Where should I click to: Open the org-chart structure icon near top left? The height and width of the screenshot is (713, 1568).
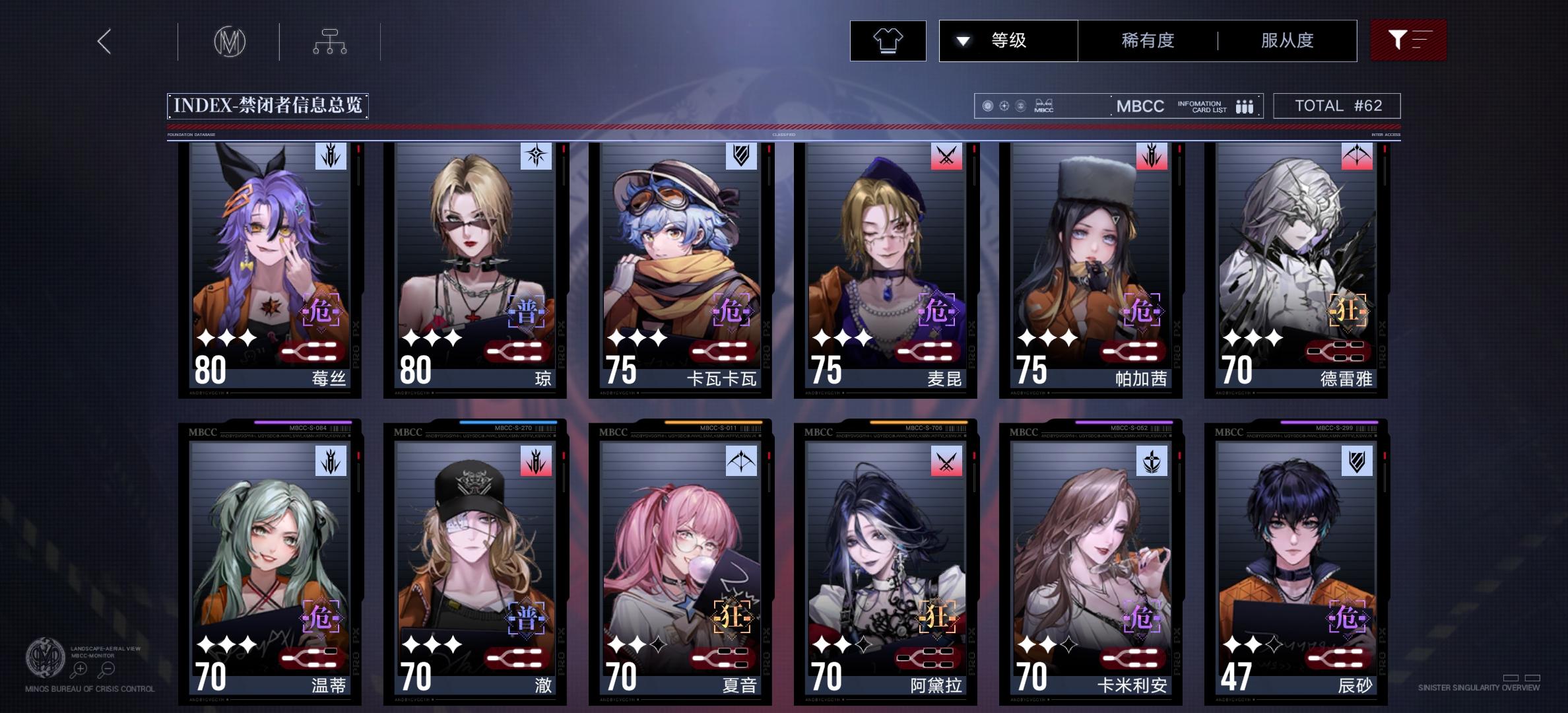[x=330, y=40]
